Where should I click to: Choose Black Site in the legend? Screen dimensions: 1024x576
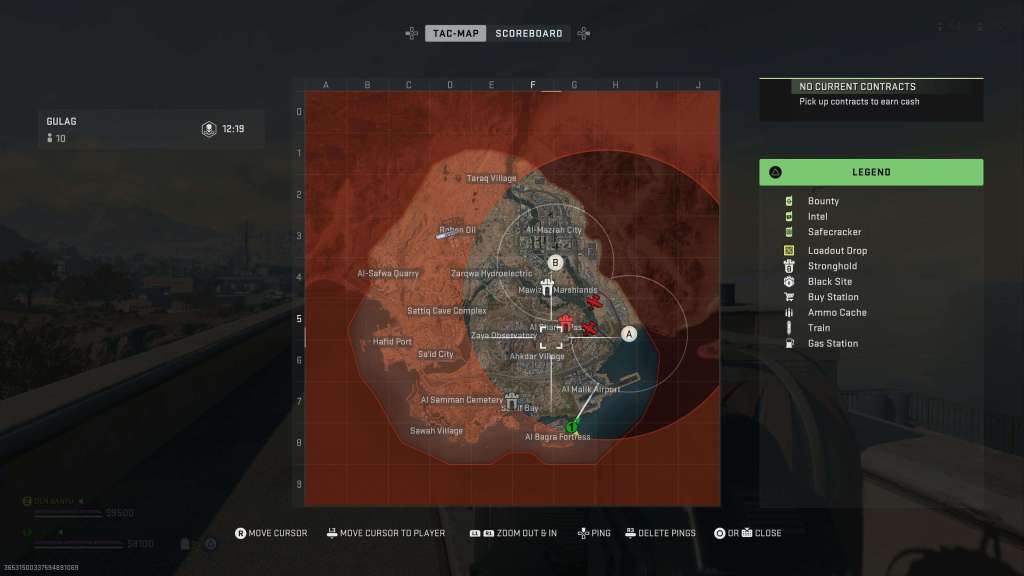point(830,282)
